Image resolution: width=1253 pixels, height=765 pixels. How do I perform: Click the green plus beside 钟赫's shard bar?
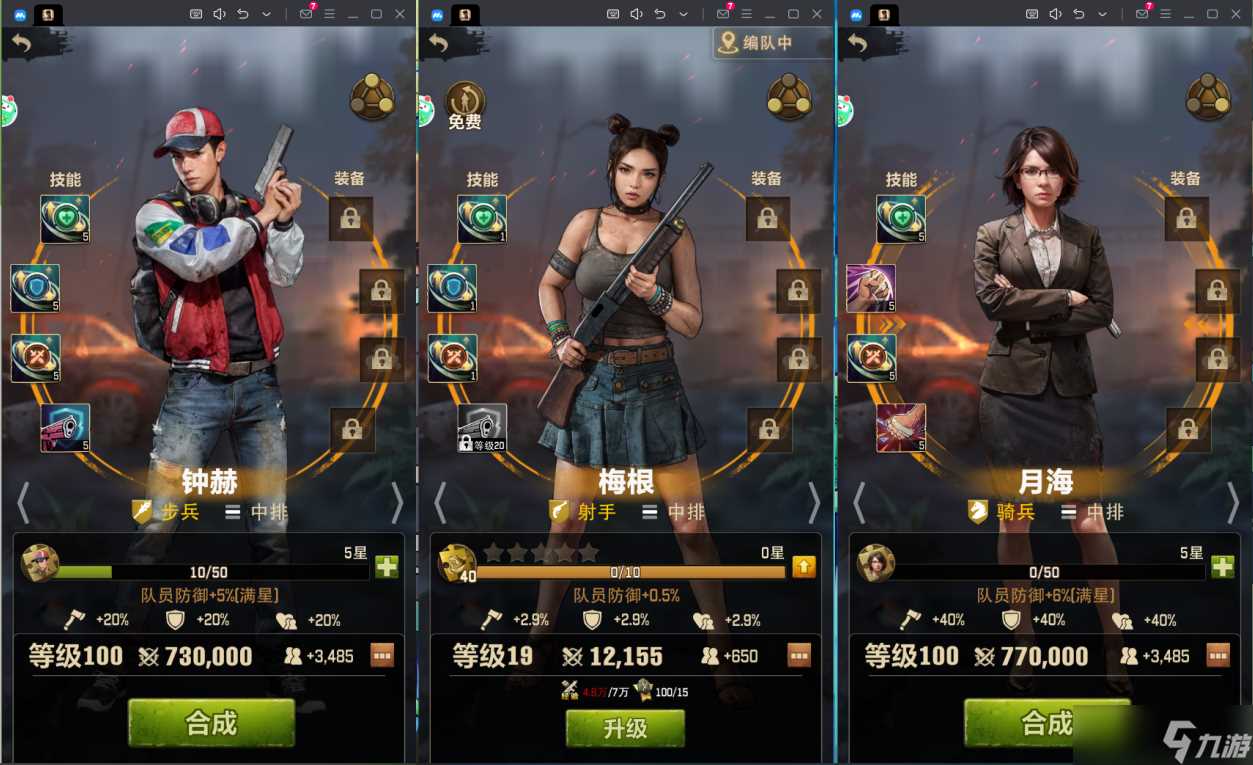pos(386,567)
